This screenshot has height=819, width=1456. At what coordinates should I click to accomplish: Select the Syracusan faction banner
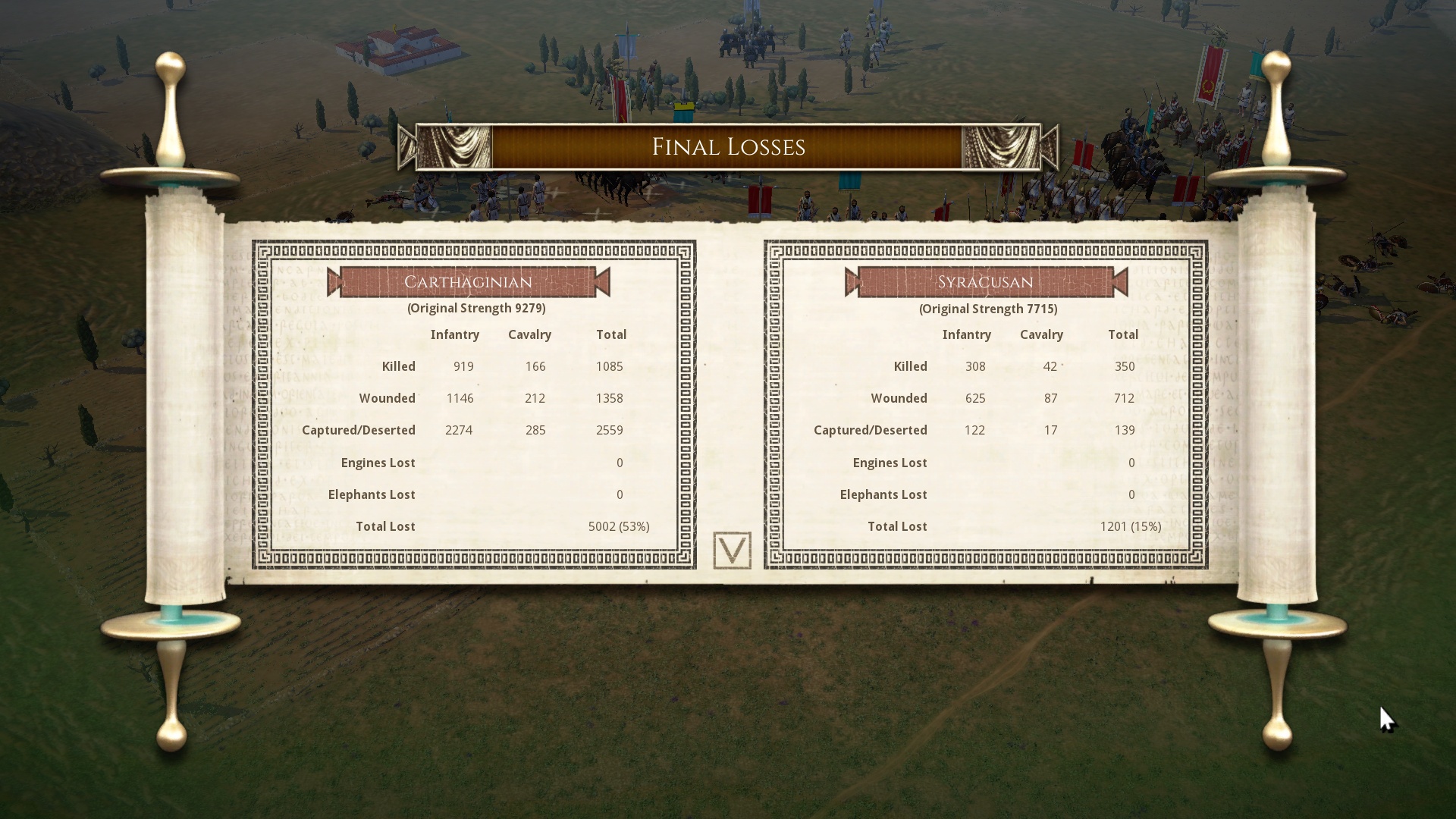984,281
